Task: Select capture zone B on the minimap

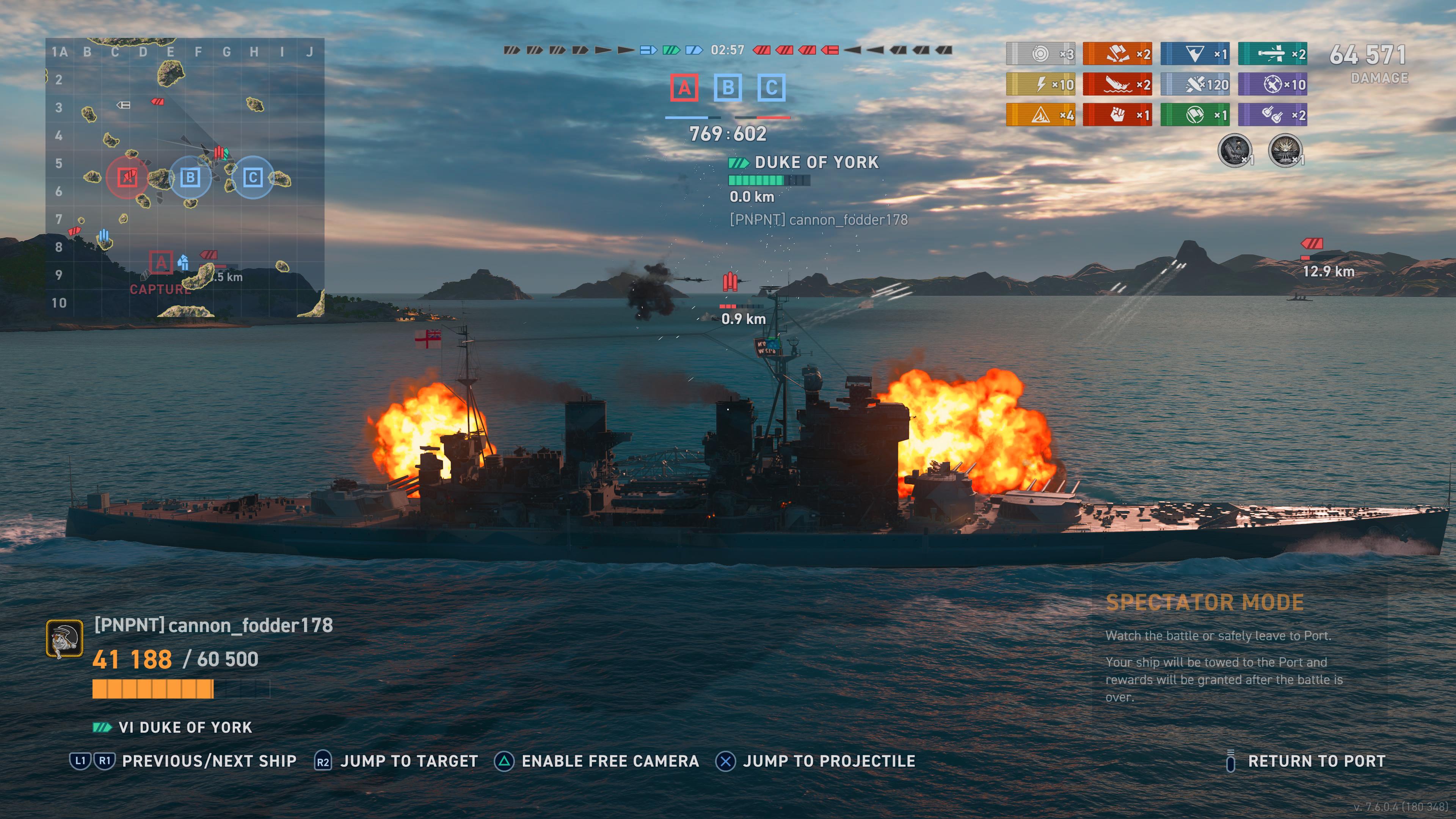Action: coord(190,177)
